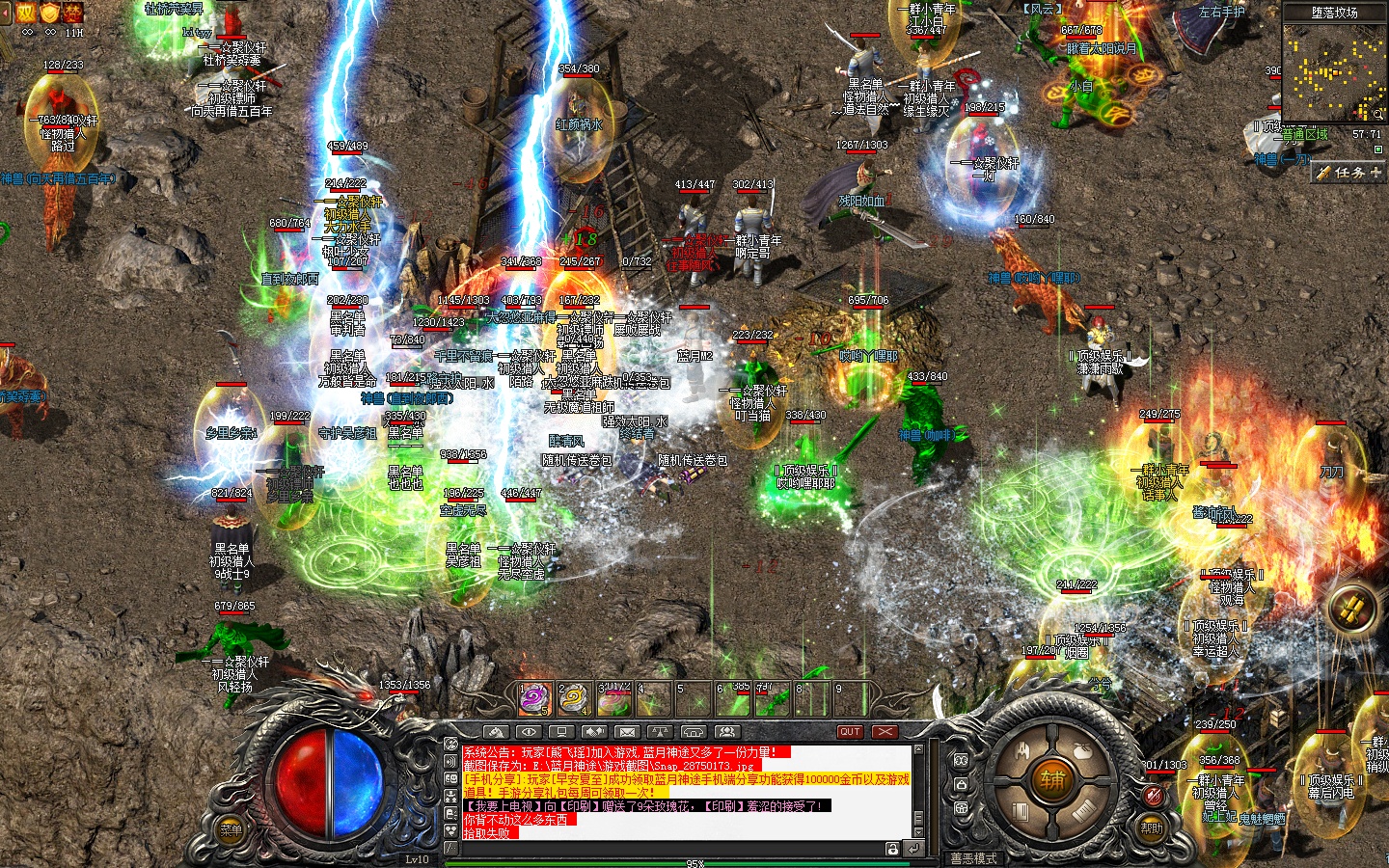Click the orange 辅 assist button

coord(1051,780)
